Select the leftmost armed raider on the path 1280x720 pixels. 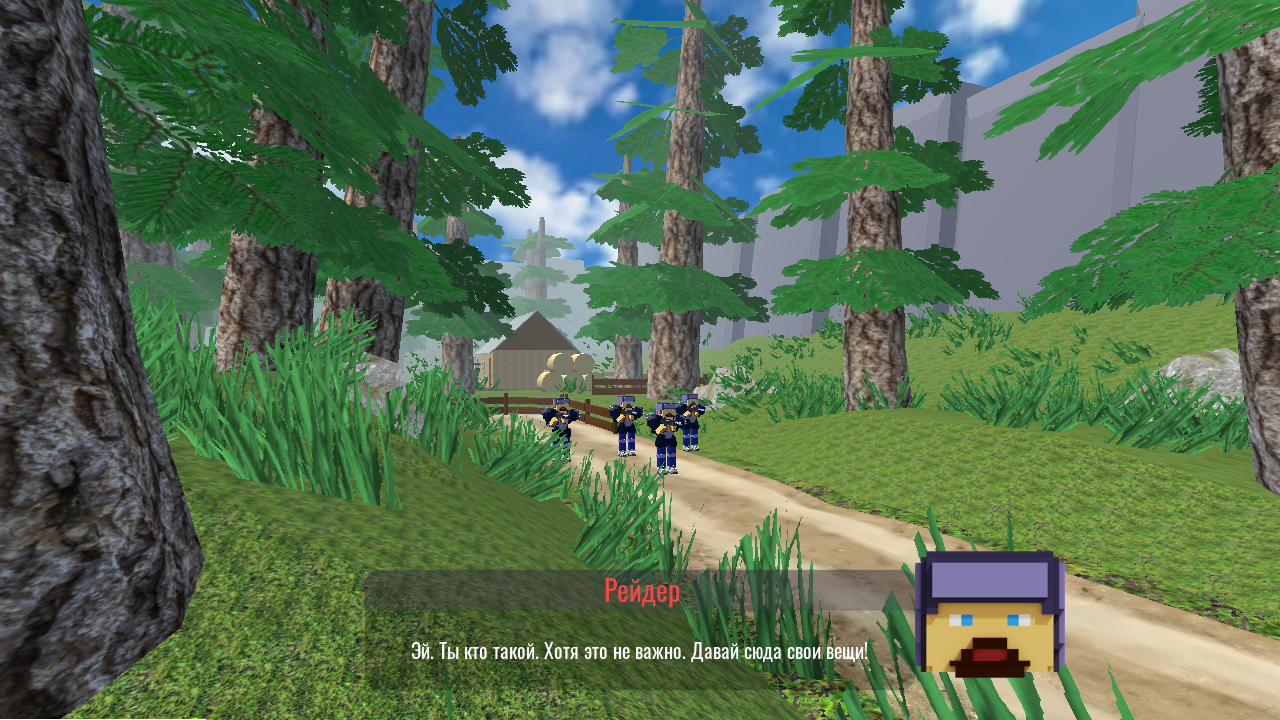pyautogui.click(x=561, y=415)
